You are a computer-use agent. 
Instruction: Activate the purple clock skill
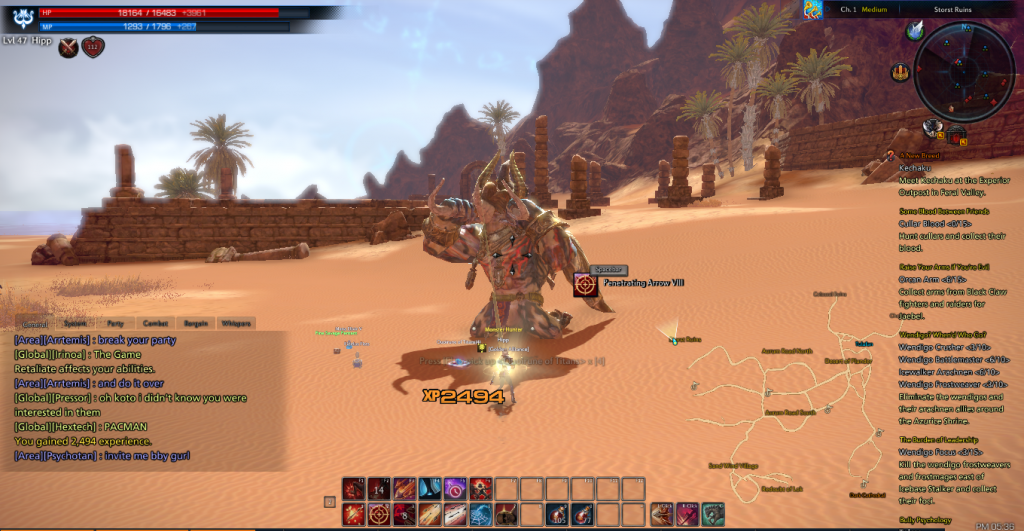(x=455, y=489)
